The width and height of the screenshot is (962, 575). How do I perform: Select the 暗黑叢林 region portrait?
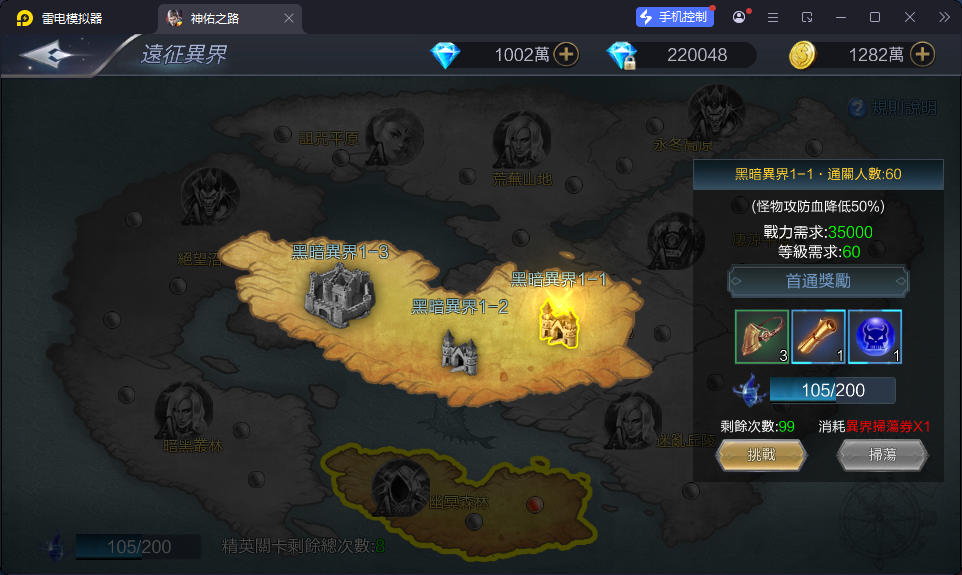pos(184,412)
